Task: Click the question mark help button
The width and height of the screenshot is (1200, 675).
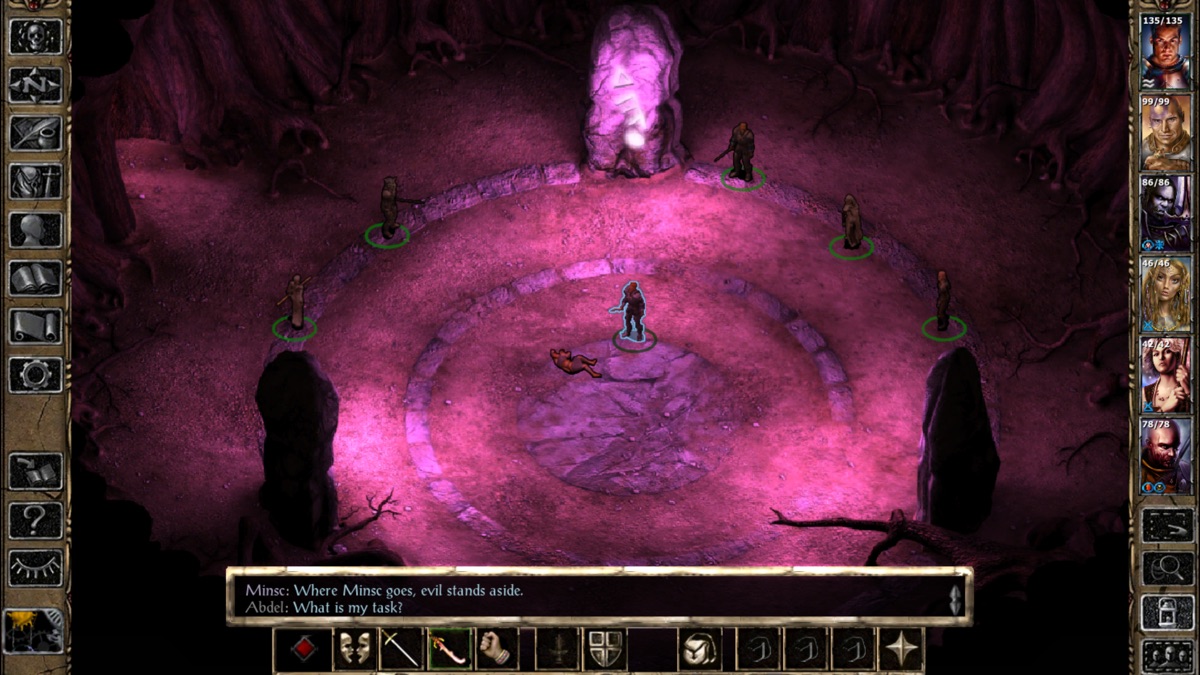Action: point(36,520)
